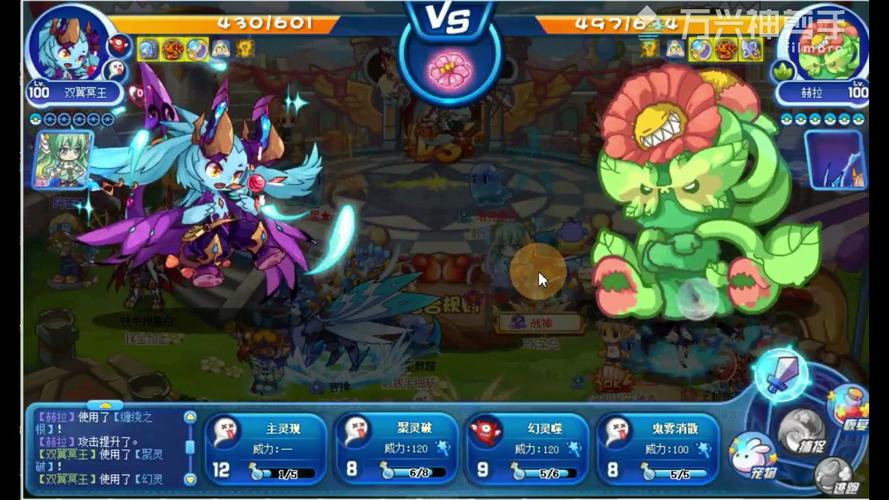Open the 恢复 recovery items button
Screen dimensions: 889x500
(x=851, y=405)
